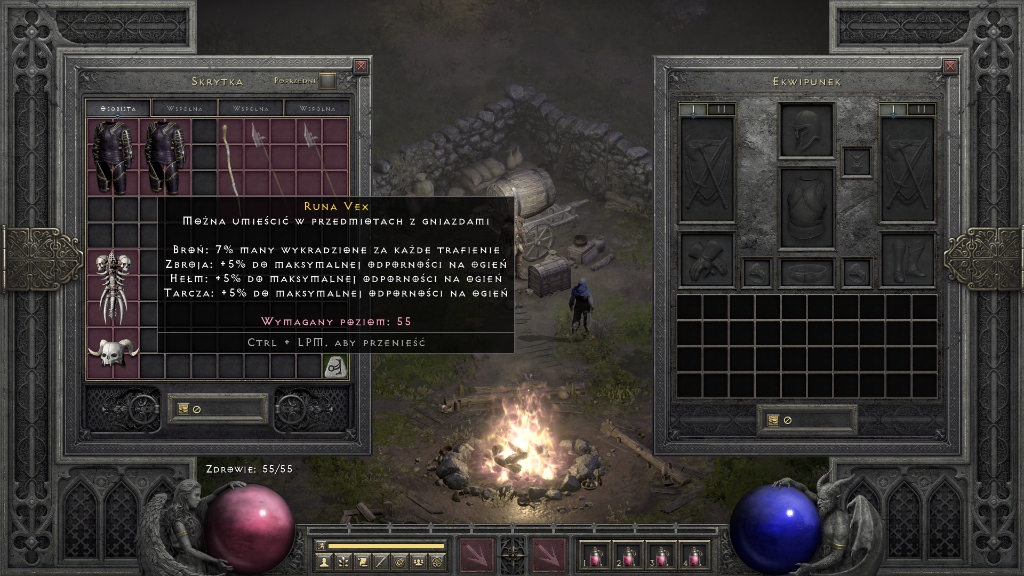Viewport: 1024px width, 576px height.
Task: Close the Ekwipunek inventory window
Action: [x=950, y=67]
